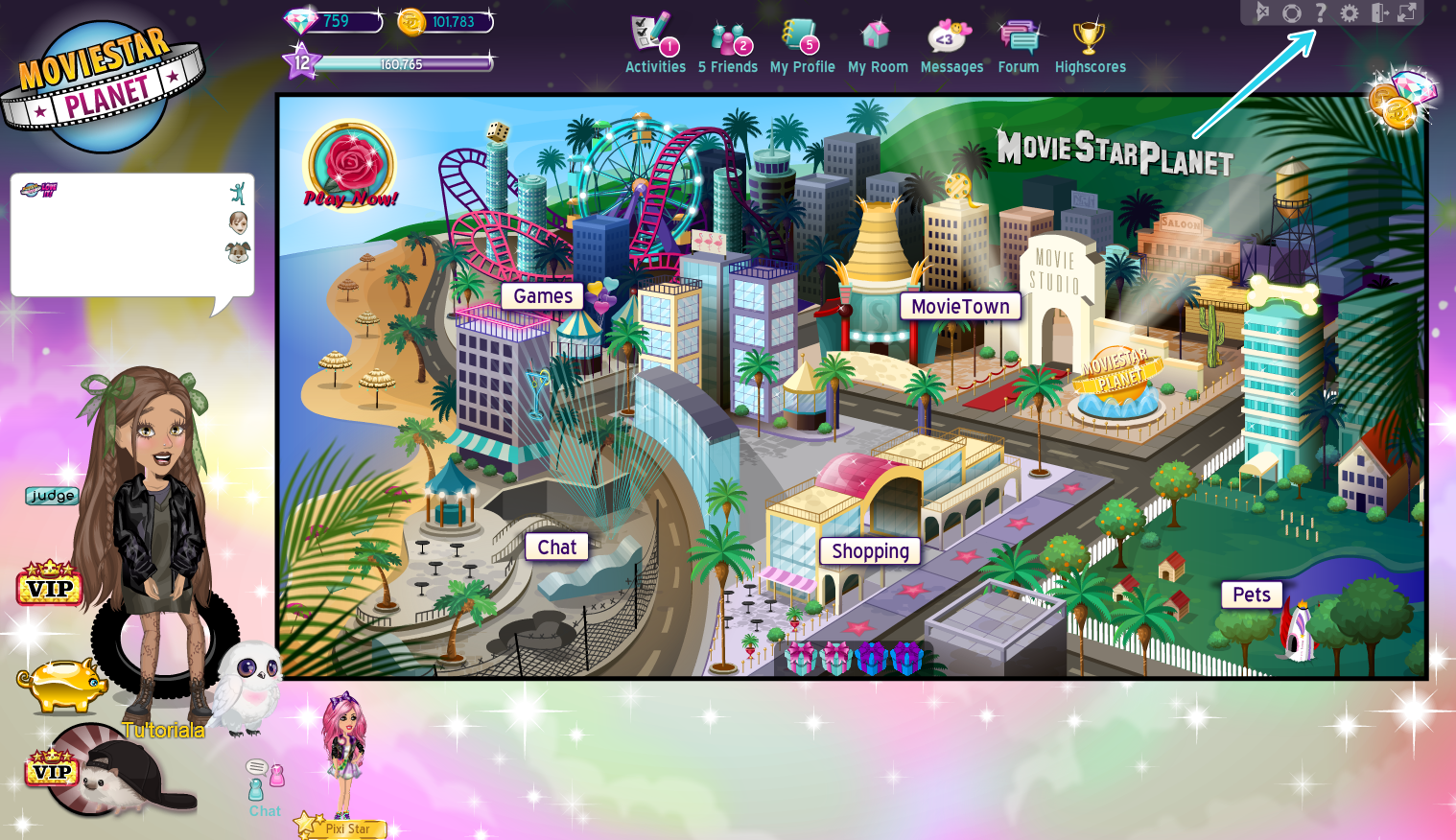Open the Forum

(x=1019, y=44)
